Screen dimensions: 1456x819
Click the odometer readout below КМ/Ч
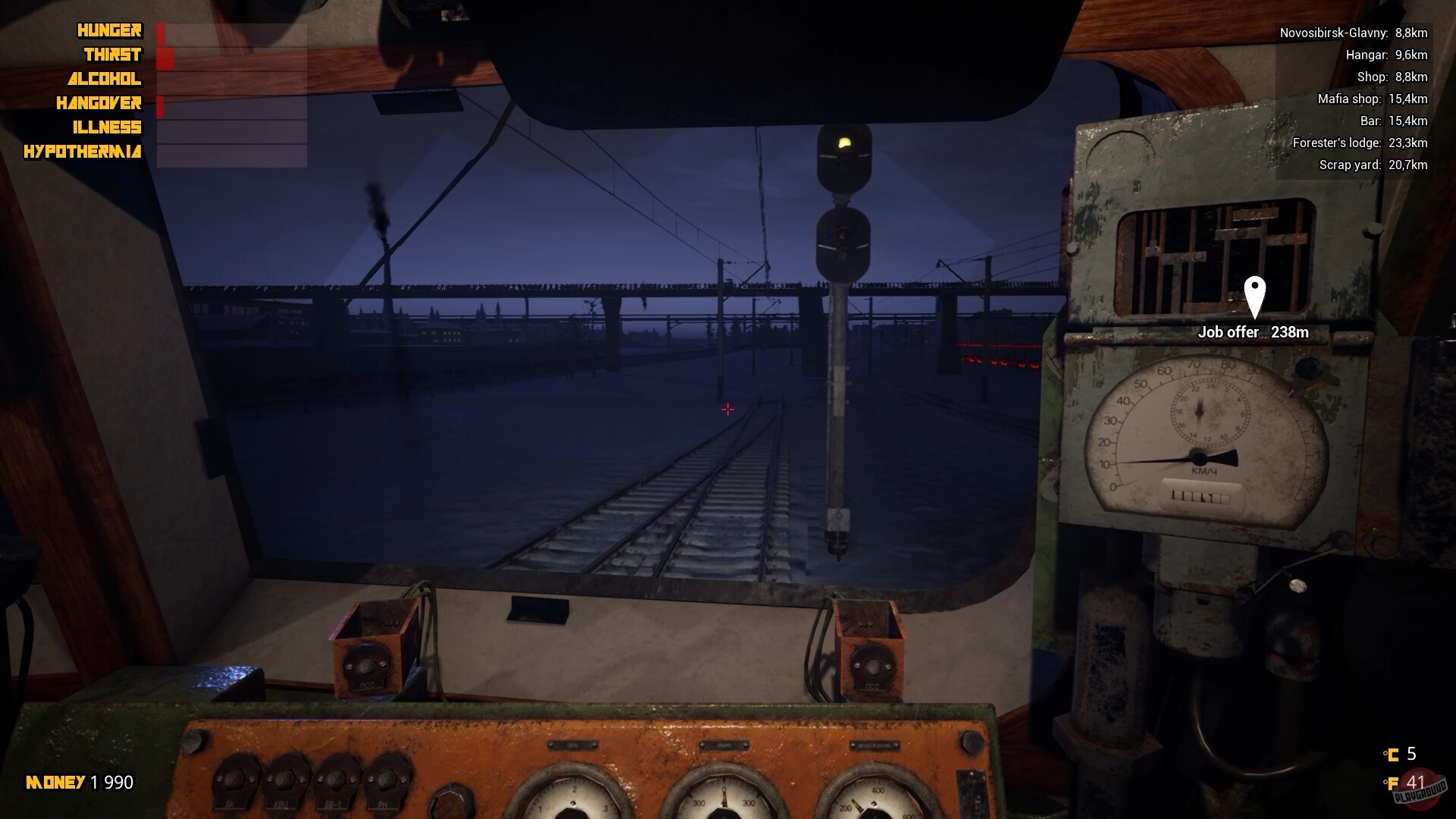coord(1200,494)
